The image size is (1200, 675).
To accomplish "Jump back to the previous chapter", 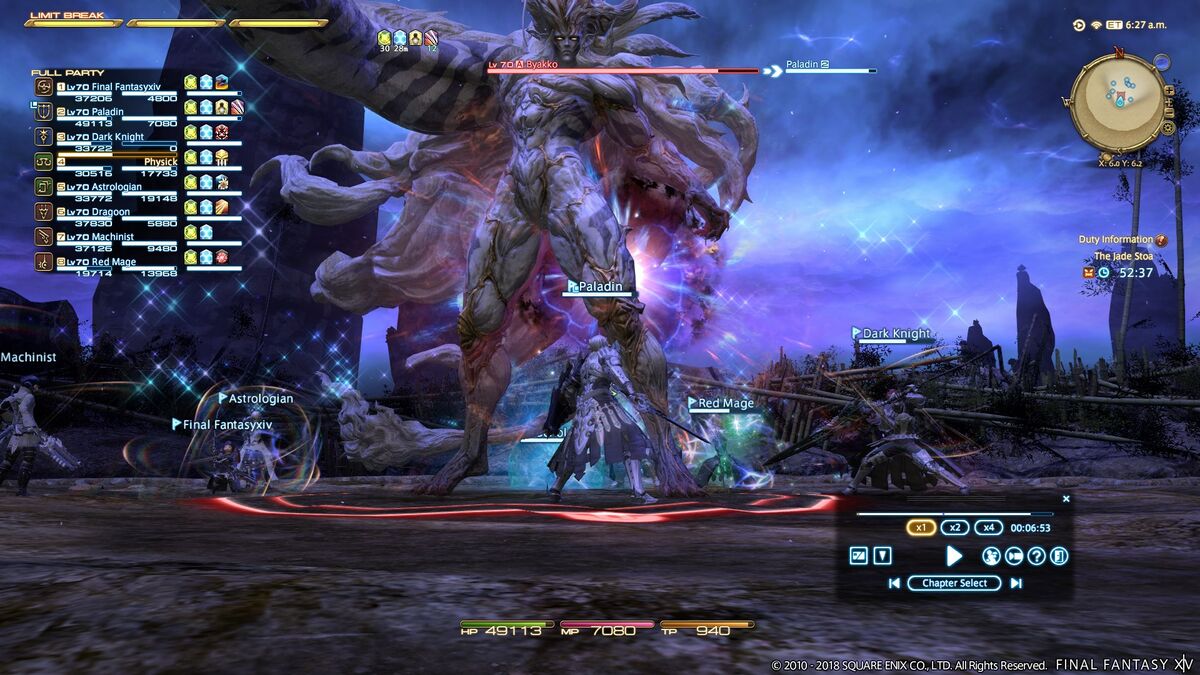I will coord(894,583).
